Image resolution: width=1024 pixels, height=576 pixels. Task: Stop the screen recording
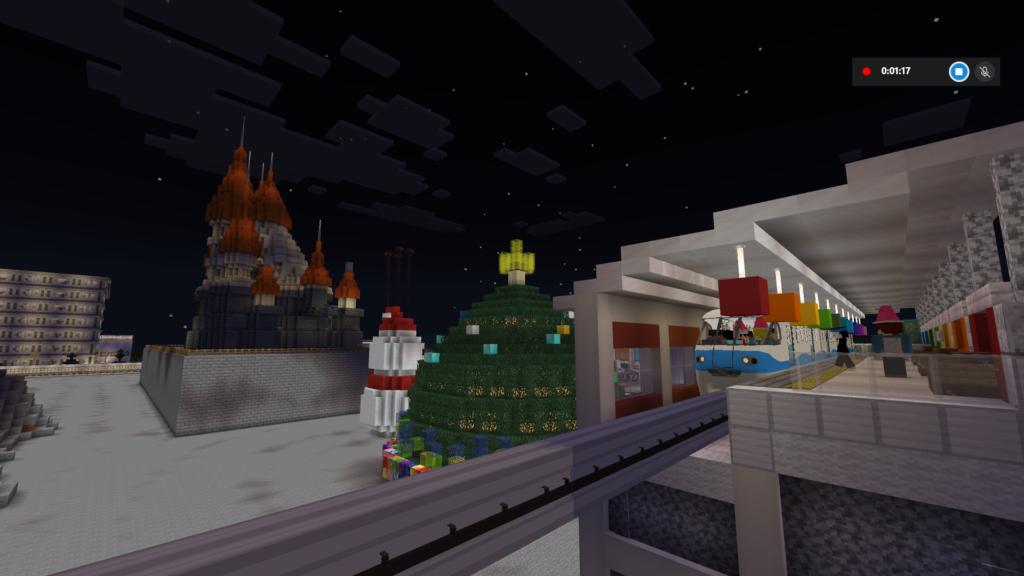point(958,71)
